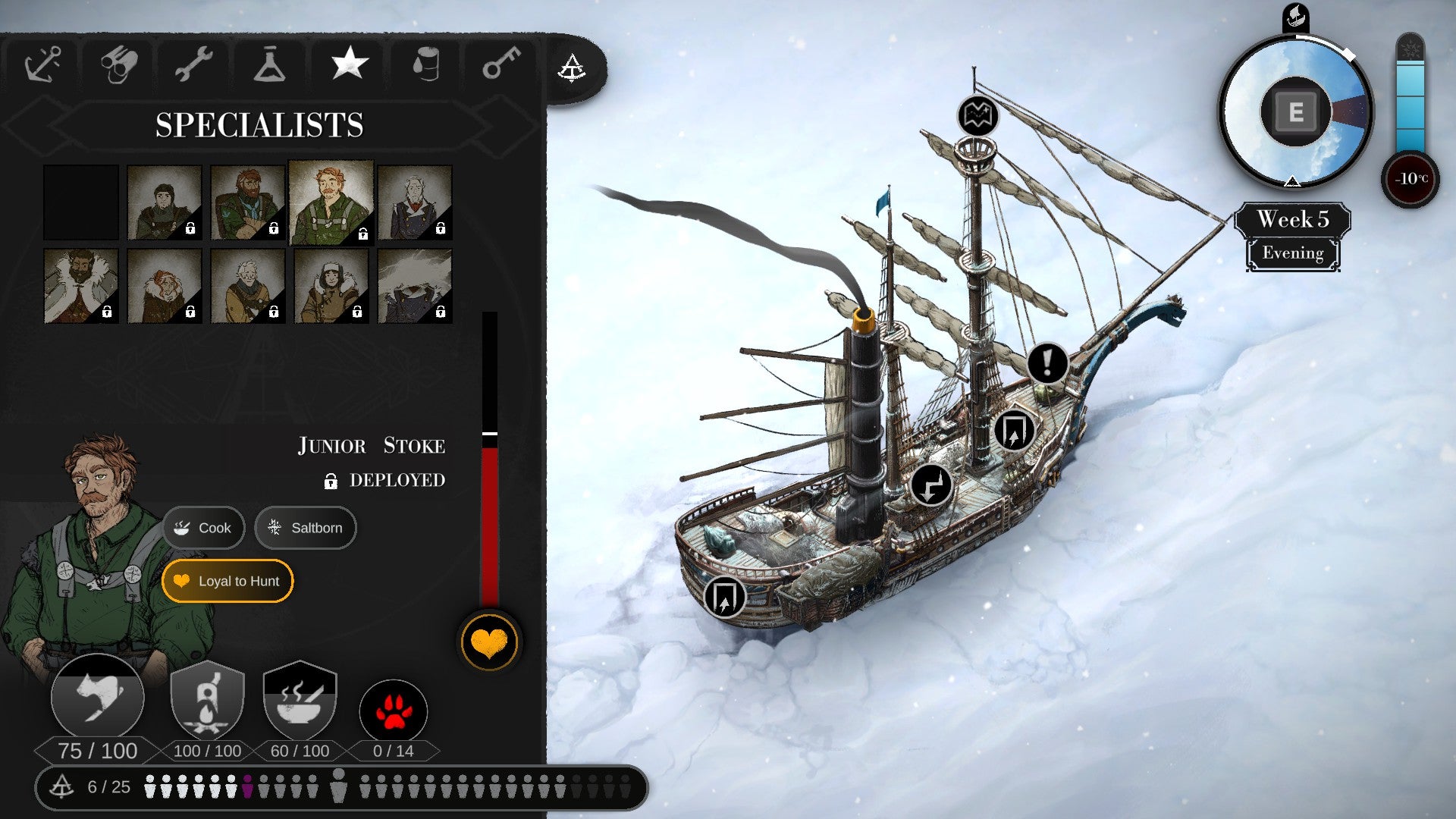Select the bearded fur-collar specialist portrait
1456x819 pixels.
(x=81, y=286)
